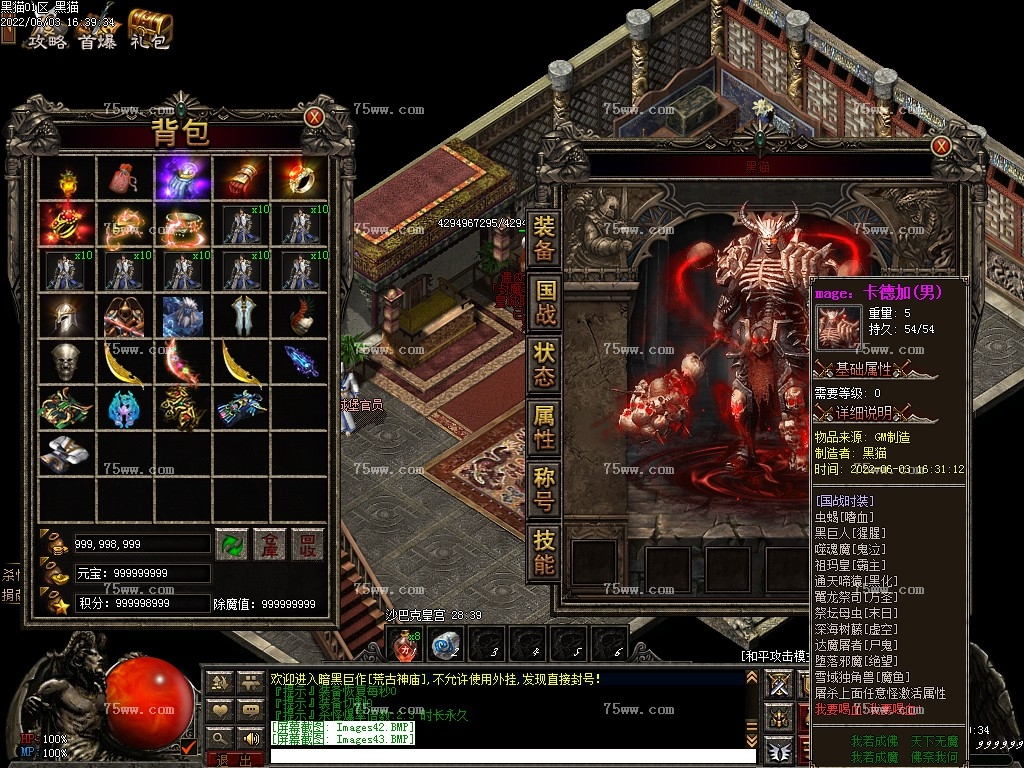Use the blue scroll hotbar item

(445, 645)
